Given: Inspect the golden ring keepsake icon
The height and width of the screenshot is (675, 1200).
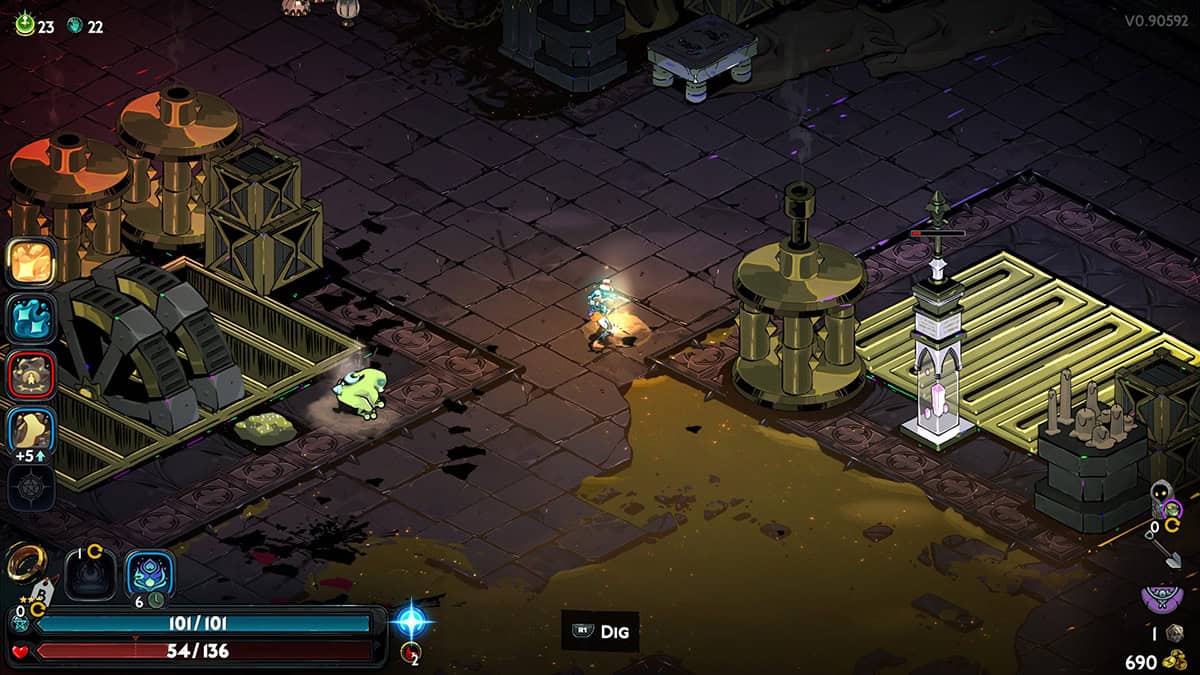Looking at the screenshot, I should pyautogui.click(x=23, y=563).
